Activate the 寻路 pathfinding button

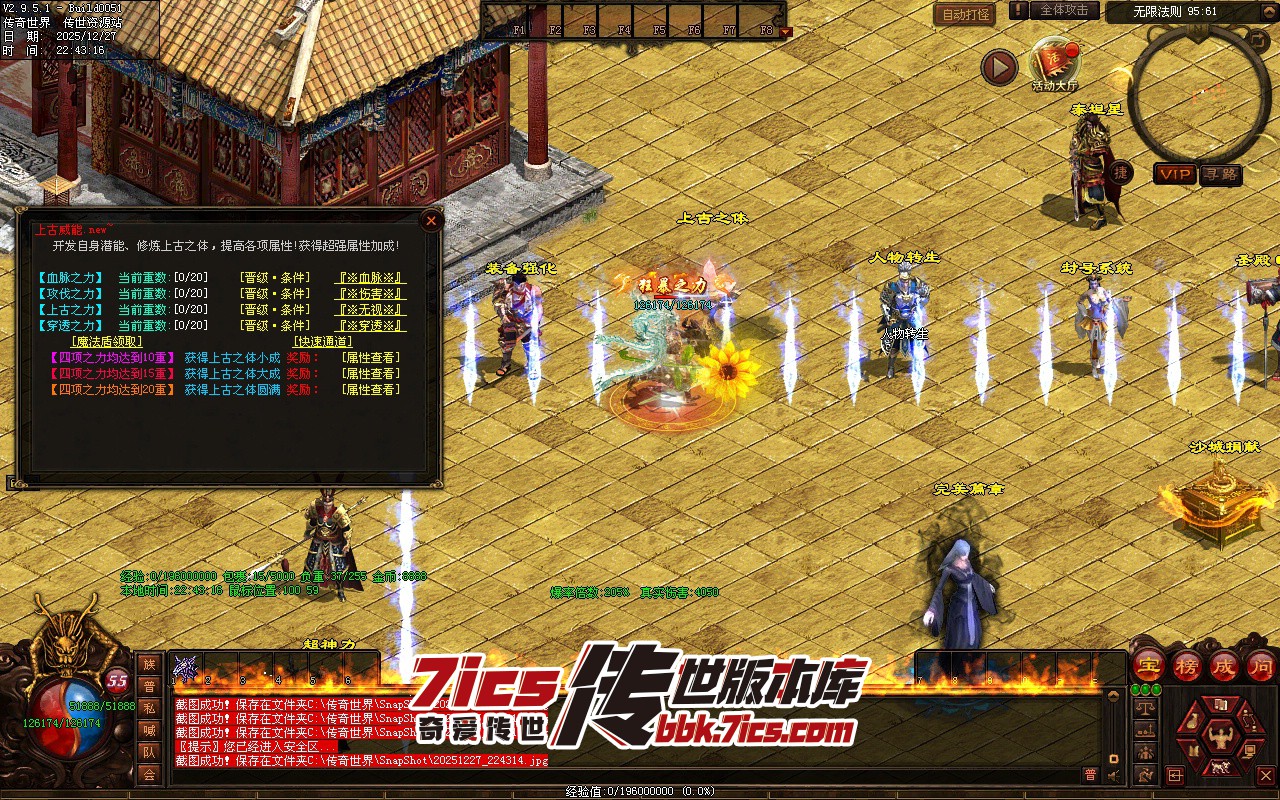[1220, 174]
